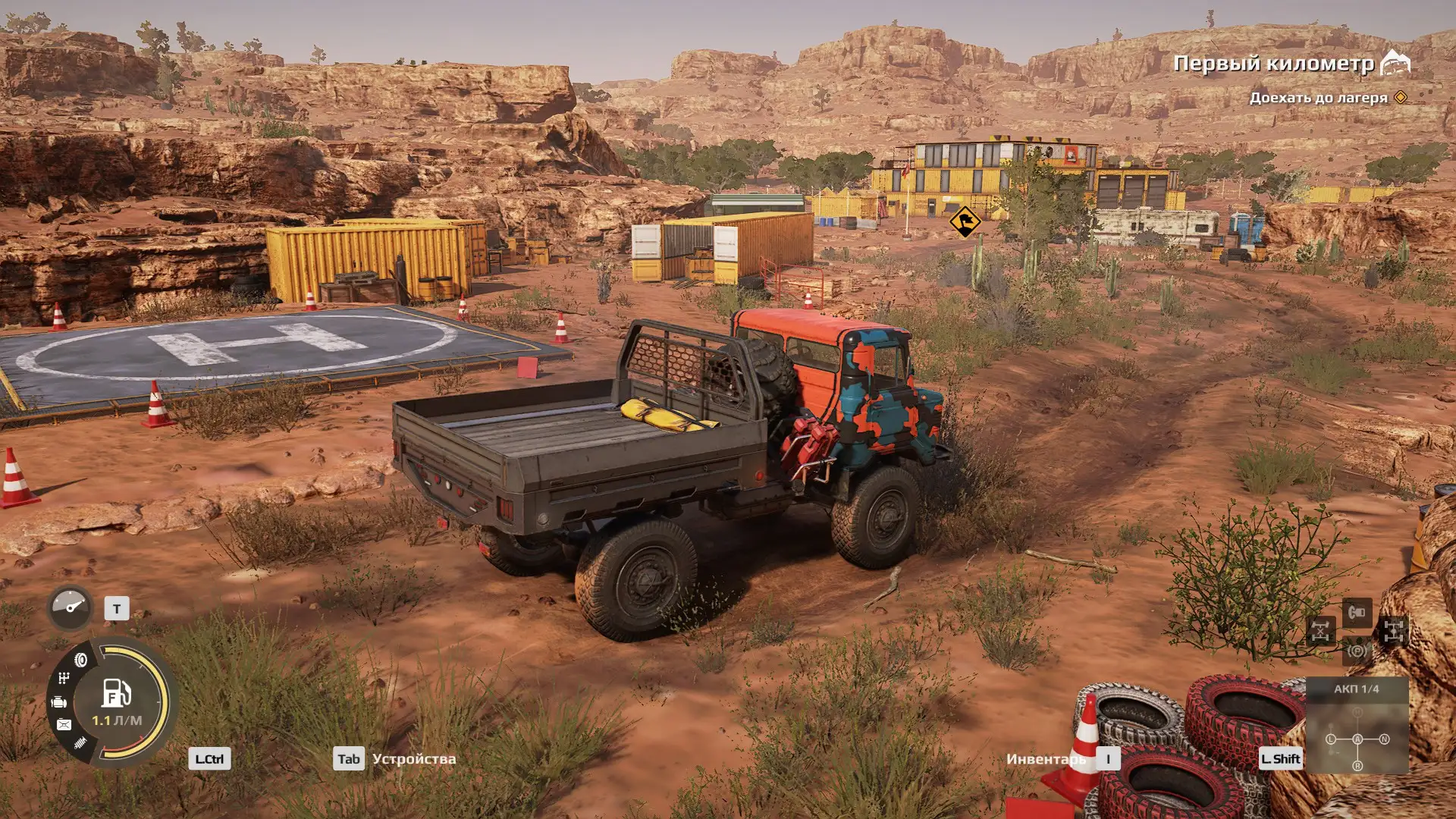The height and width of the screenshot is (819, 1456).
Task: Select A automatic gear position
Action: pyautogui.click(x=1357, y=739)
